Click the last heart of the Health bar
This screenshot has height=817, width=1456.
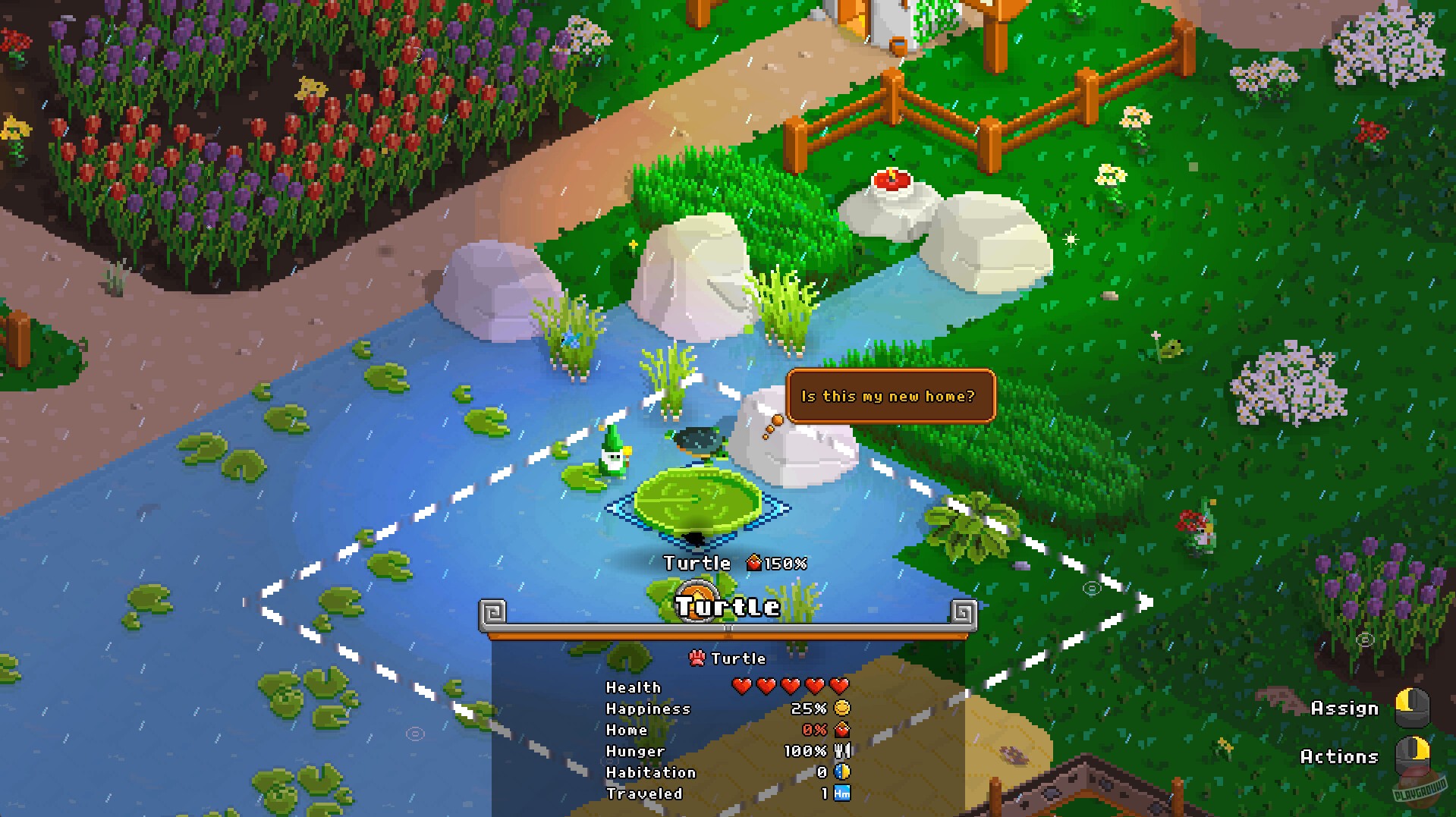[x=838, y=685]
